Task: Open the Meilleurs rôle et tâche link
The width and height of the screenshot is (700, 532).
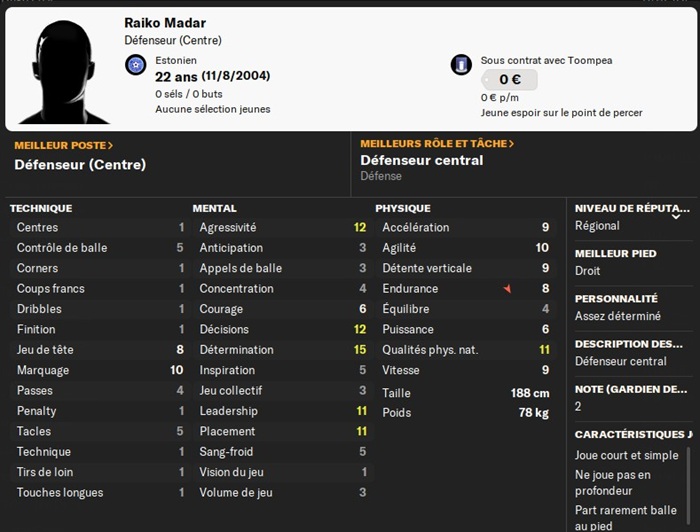Action: tap(437, 144)
